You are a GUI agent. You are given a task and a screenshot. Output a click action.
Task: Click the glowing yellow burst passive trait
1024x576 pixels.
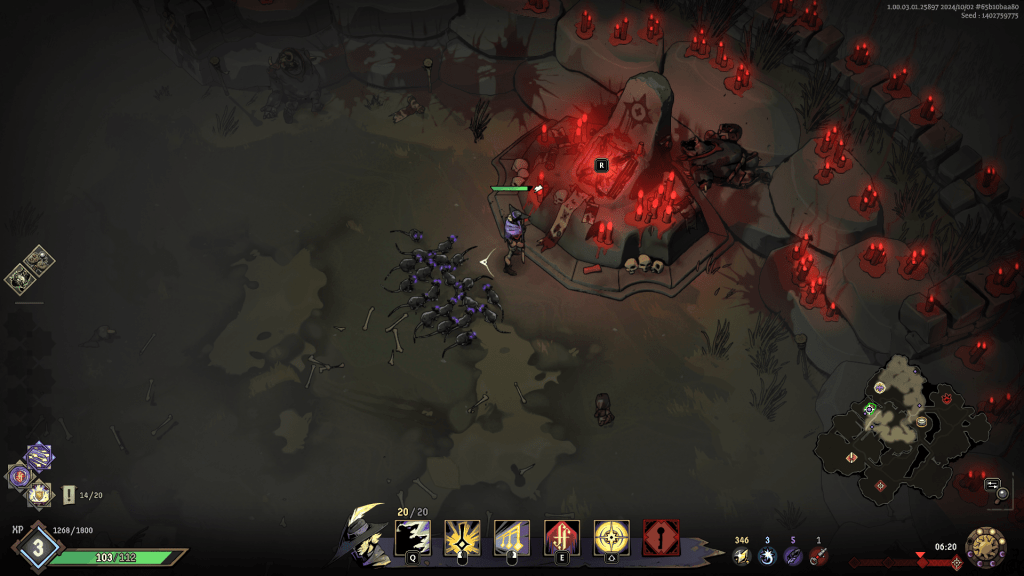pos(39,492)
